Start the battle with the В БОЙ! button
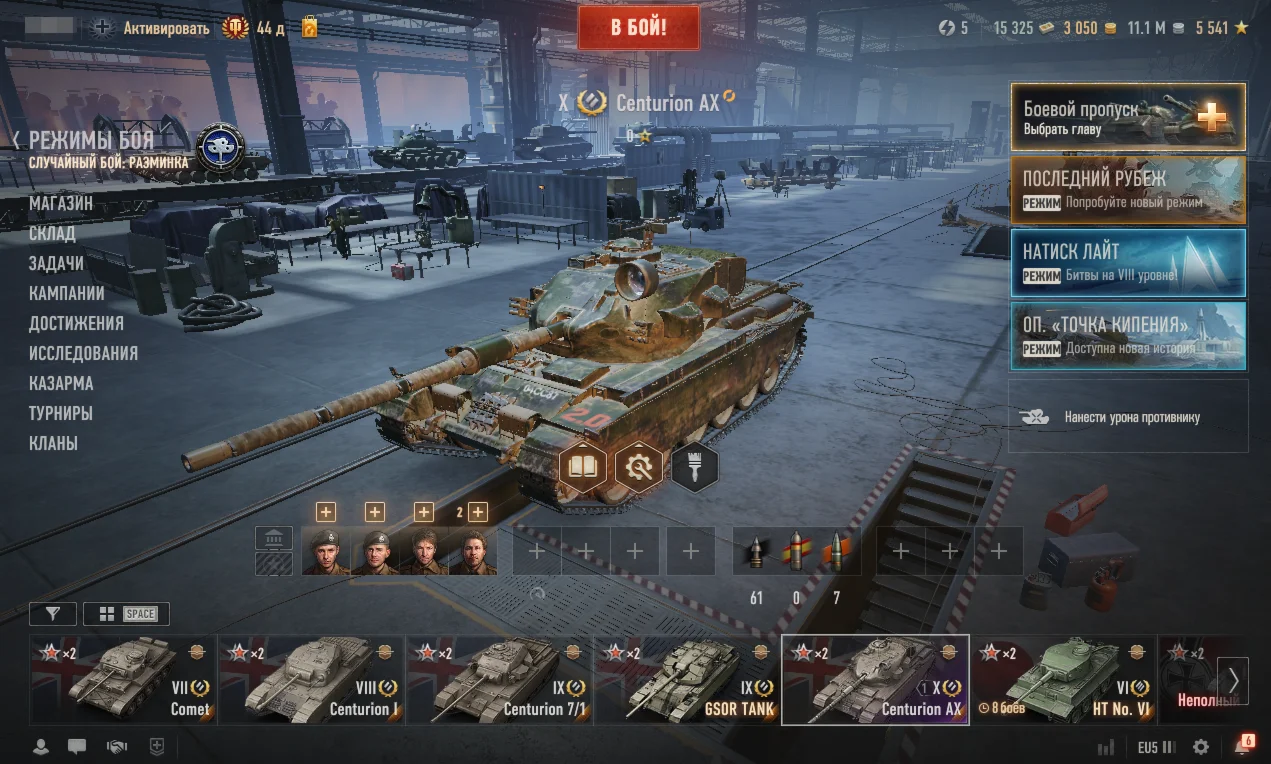The height and width of the screenshot is (764, 1271). click(x=638, y=28)
